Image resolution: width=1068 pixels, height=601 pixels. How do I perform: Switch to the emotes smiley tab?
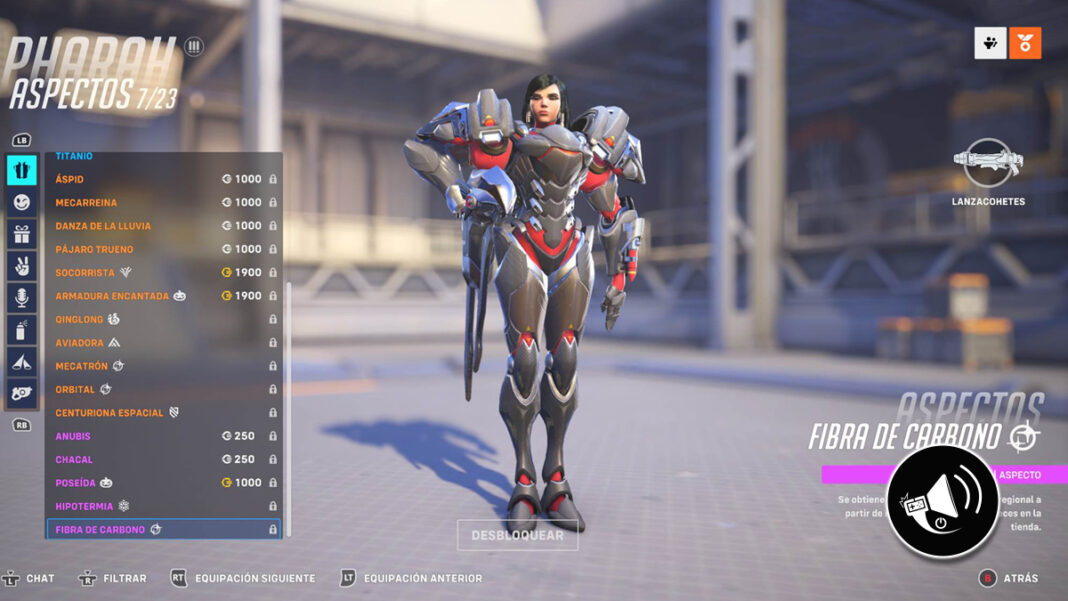tap(22, 202)
